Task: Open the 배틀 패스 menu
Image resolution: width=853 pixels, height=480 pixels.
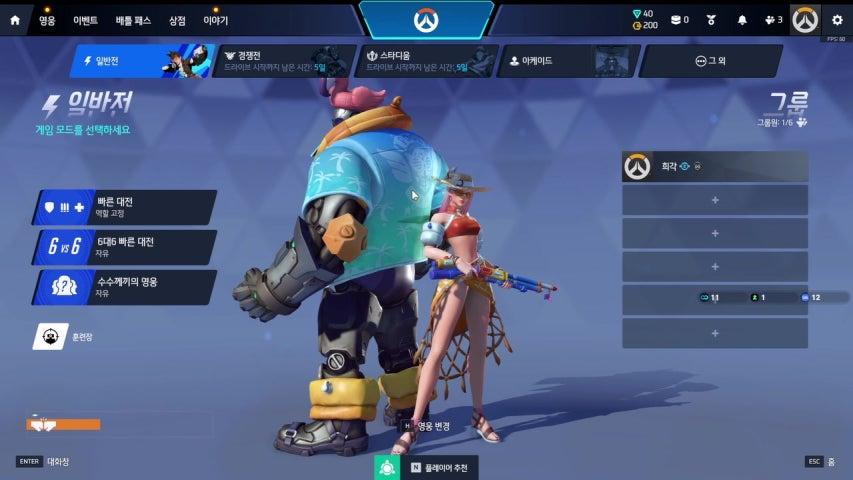Action: pos(133,20)
